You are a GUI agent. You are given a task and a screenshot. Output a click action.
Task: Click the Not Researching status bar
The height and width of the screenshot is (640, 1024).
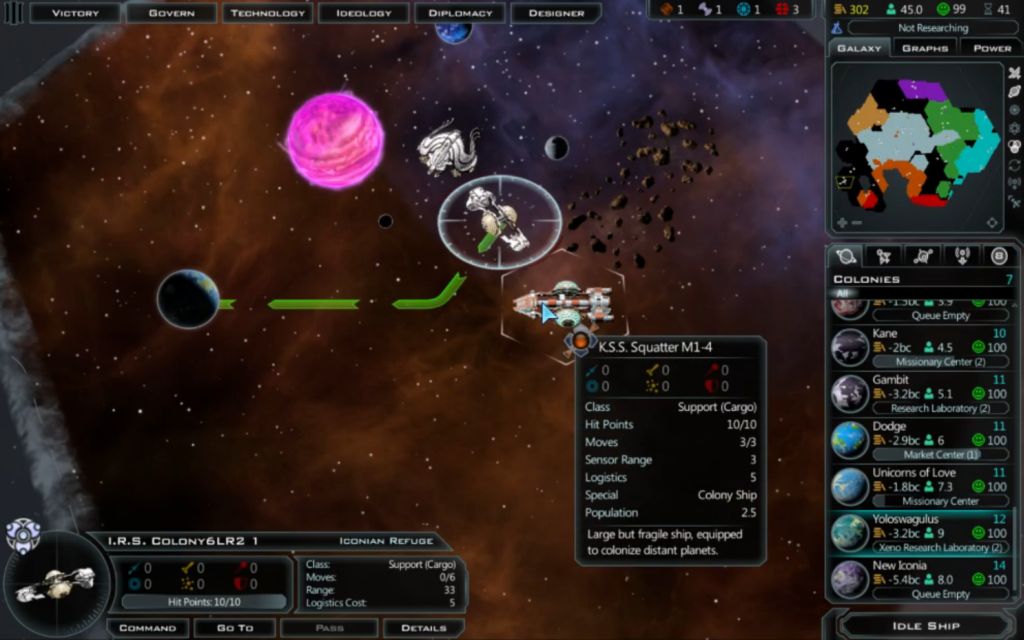[932, 28]
